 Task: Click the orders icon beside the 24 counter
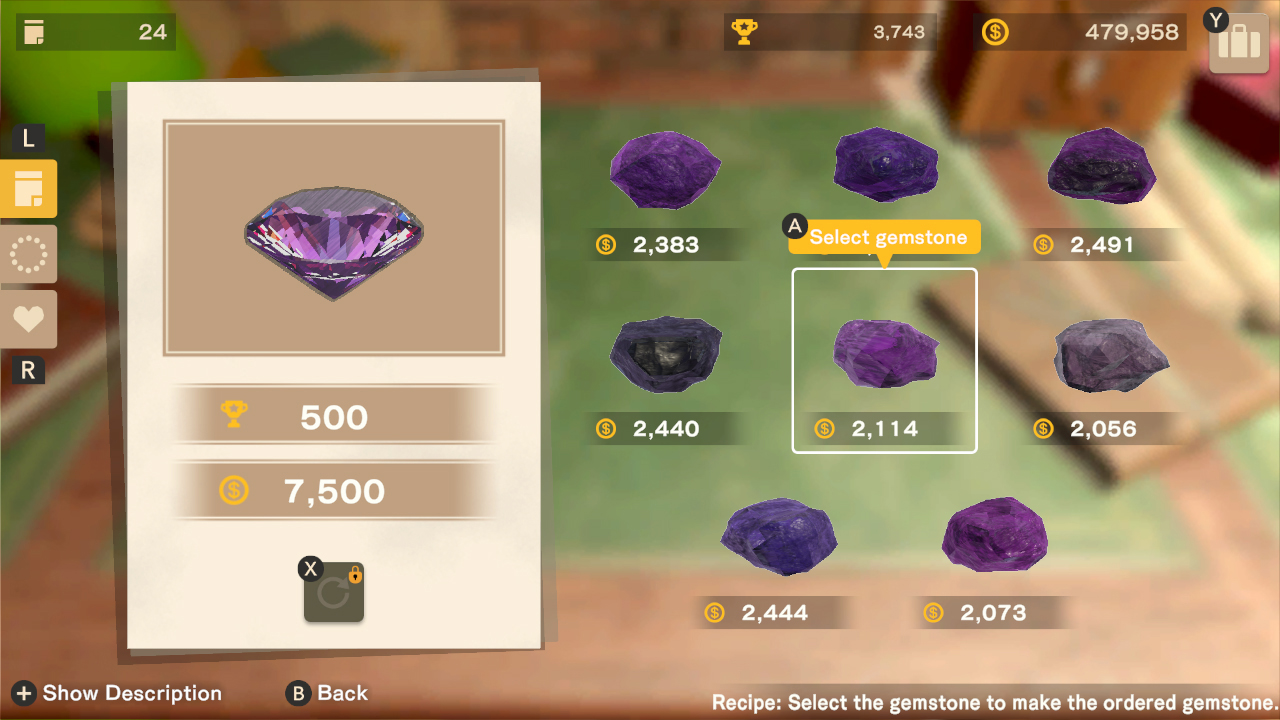[34, 31]
